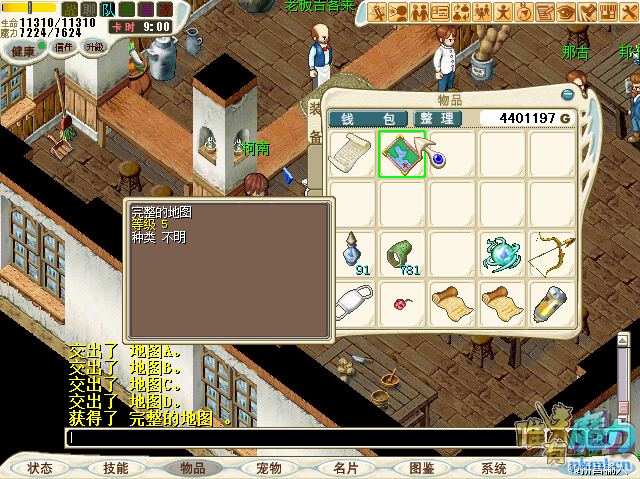This screenshot has height=479, width=640.
Task: Select the complete map item slot
Action: coord(402,155)
